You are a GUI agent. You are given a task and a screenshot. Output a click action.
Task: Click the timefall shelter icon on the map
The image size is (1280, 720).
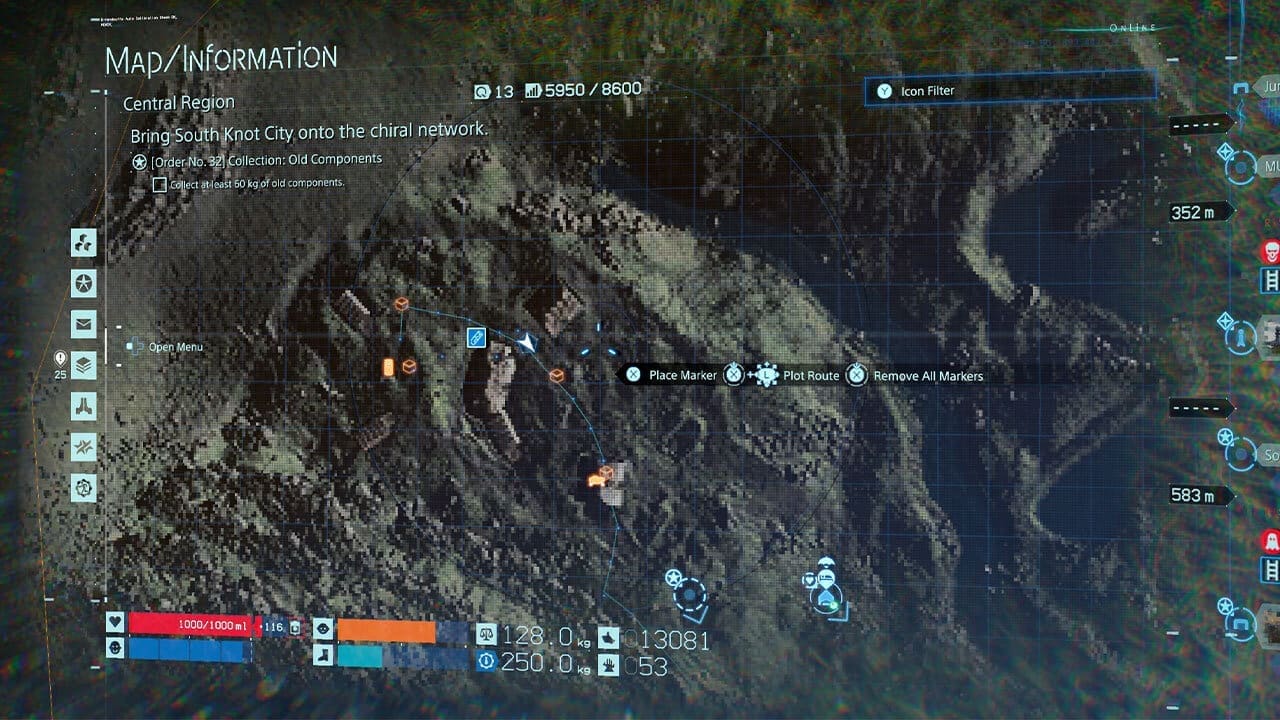click(825, 562)
